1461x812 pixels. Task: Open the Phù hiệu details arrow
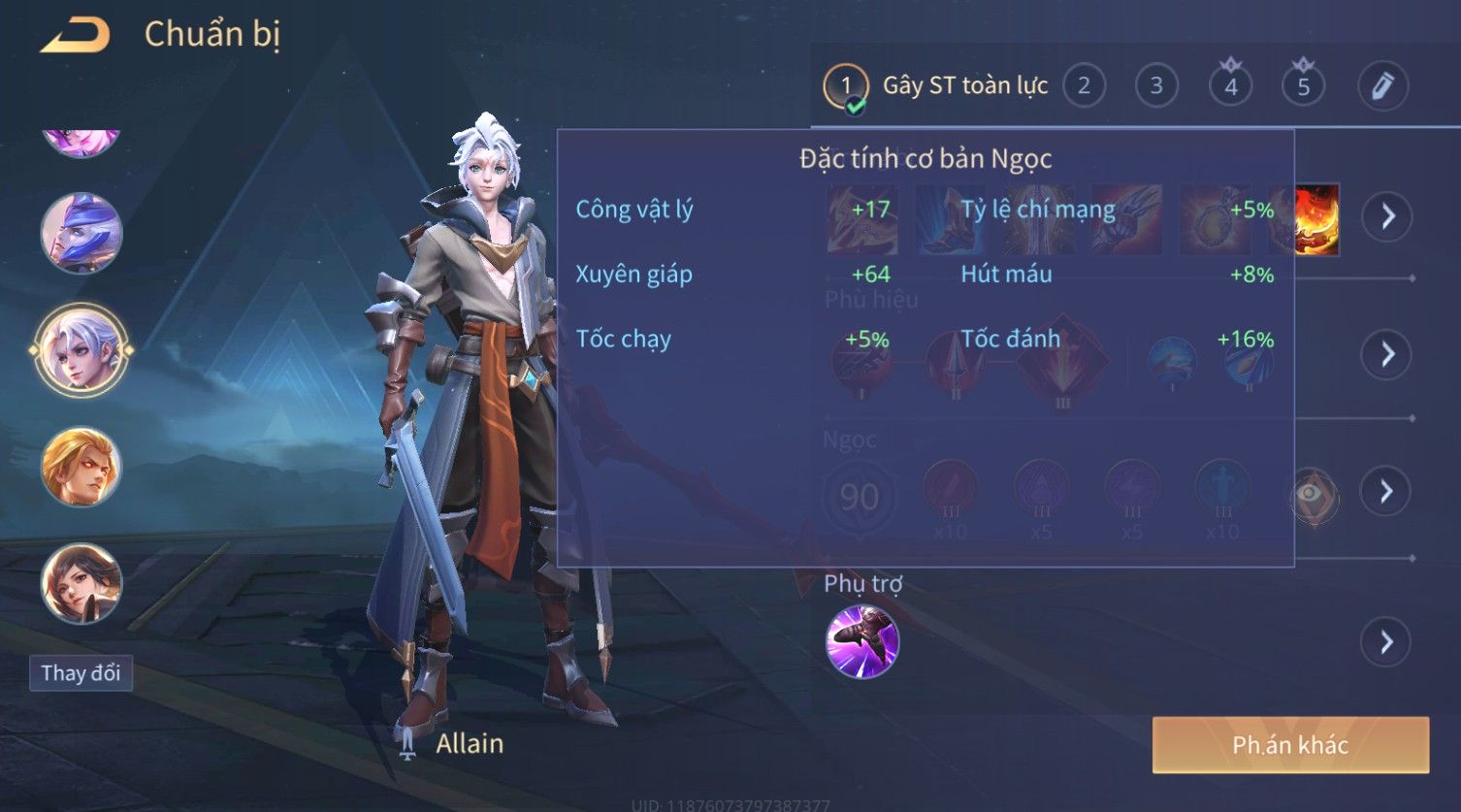pyautogui.click(x=1387, y=354)
